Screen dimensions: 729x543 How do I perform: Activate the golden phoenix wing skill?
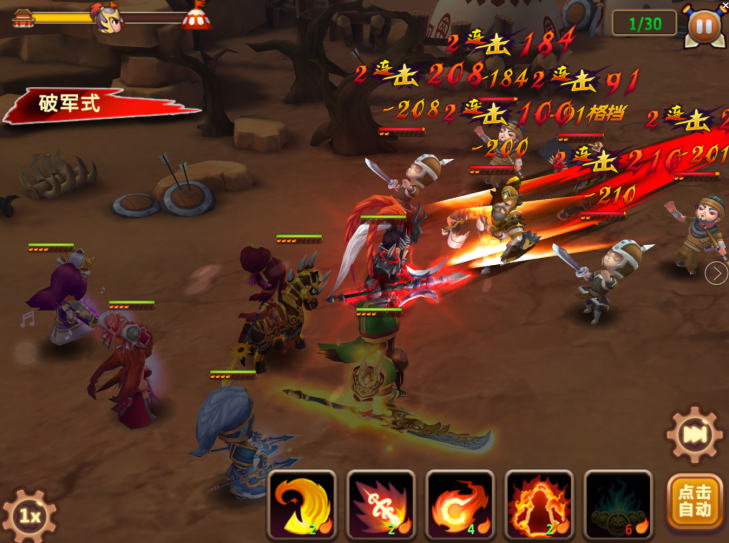pos(301,504)
